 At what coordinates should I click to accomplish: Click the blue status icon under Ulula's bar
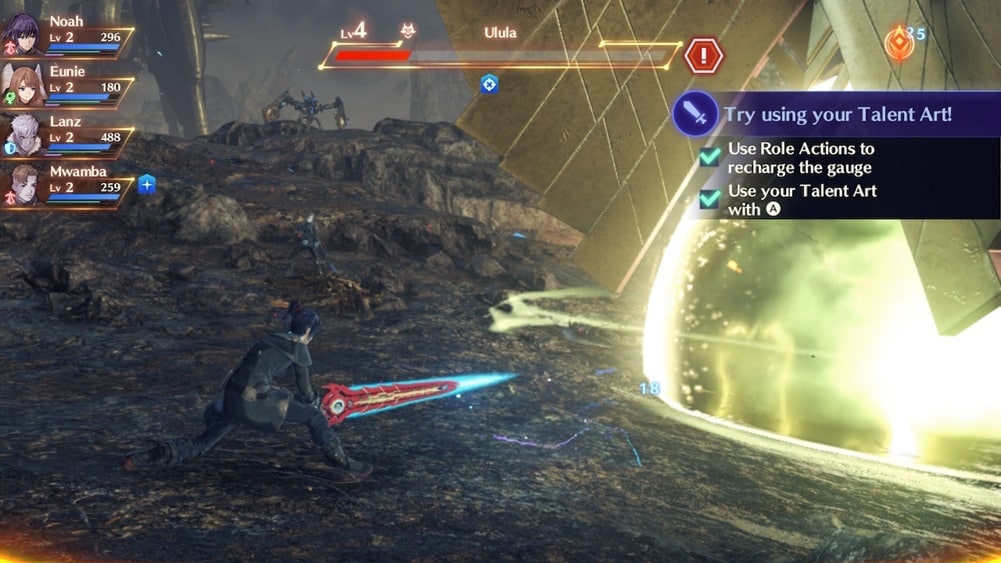click(489, 84)
